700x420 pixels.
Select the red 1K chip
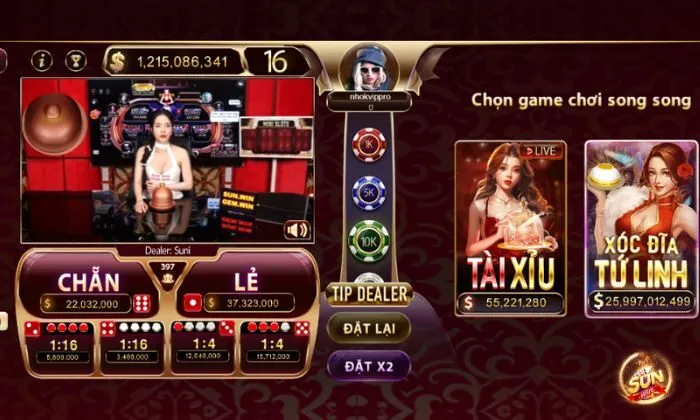tap(368, 143)
